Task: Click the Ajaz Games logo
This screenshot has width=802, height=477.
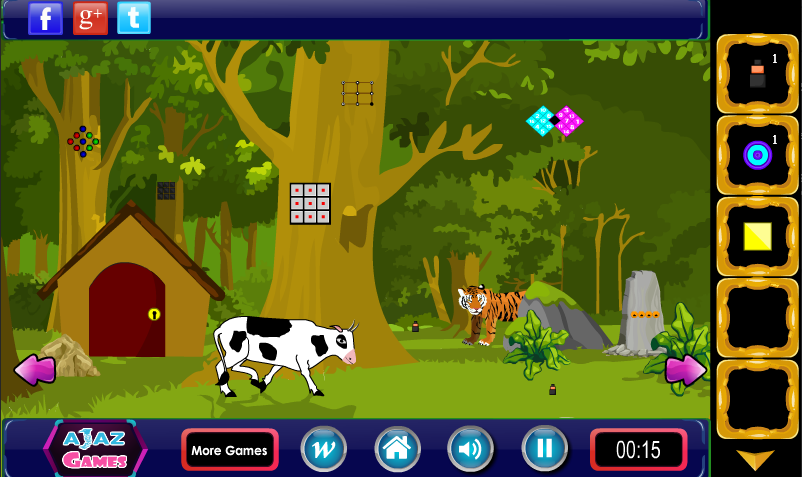Action: coord(95,450)
